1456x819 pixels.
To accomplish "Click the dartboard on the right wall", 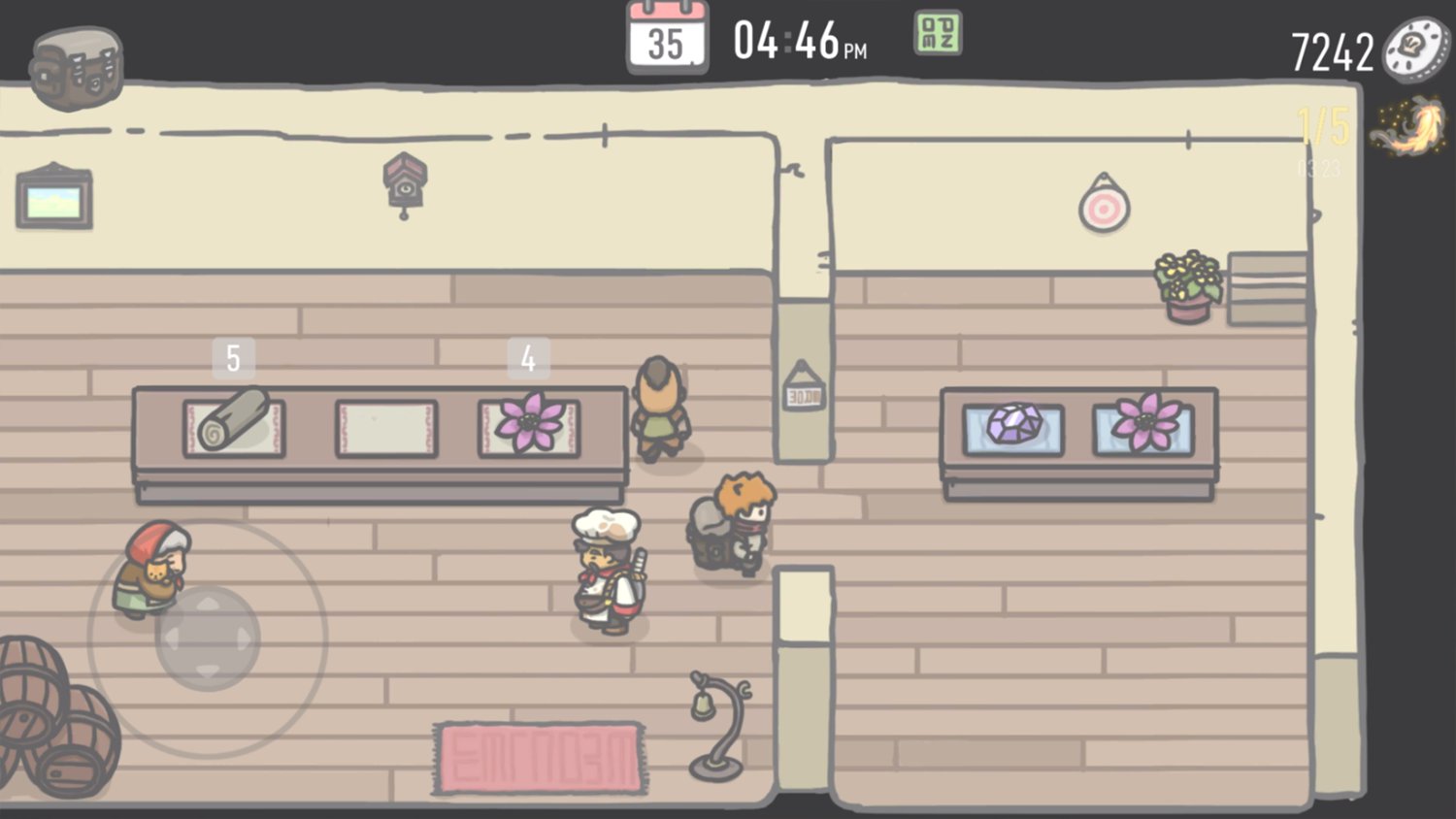I will point(1105,206).
